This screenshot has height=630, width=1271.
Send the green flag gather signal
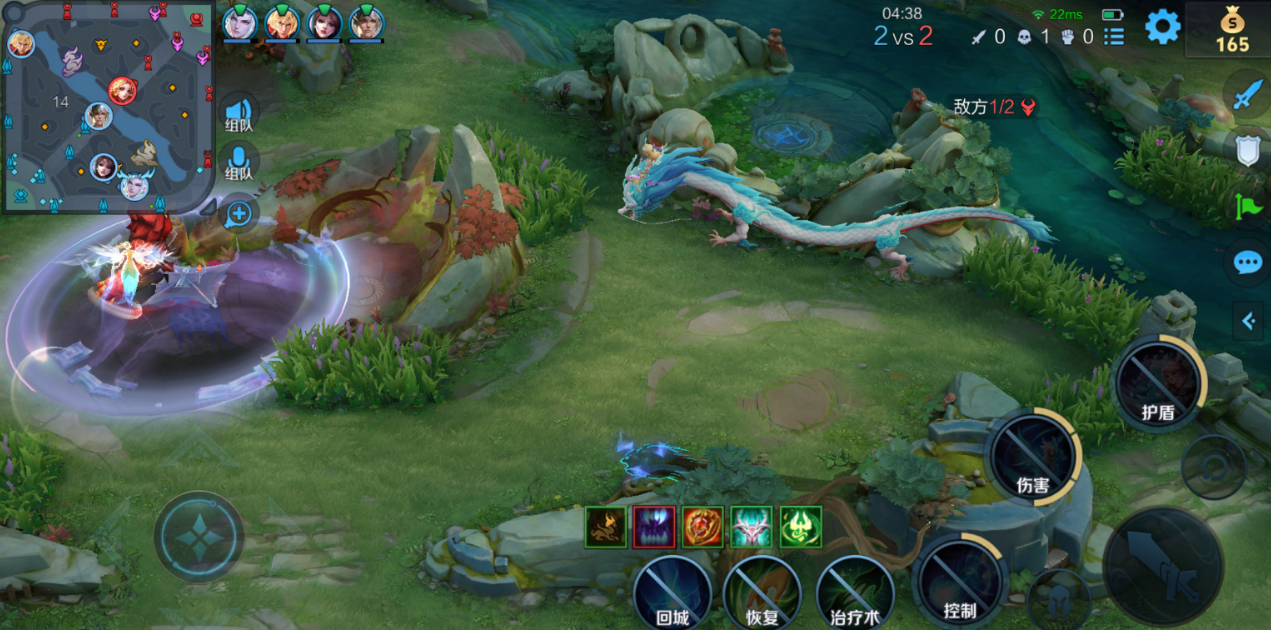(x=1247, y=207)
